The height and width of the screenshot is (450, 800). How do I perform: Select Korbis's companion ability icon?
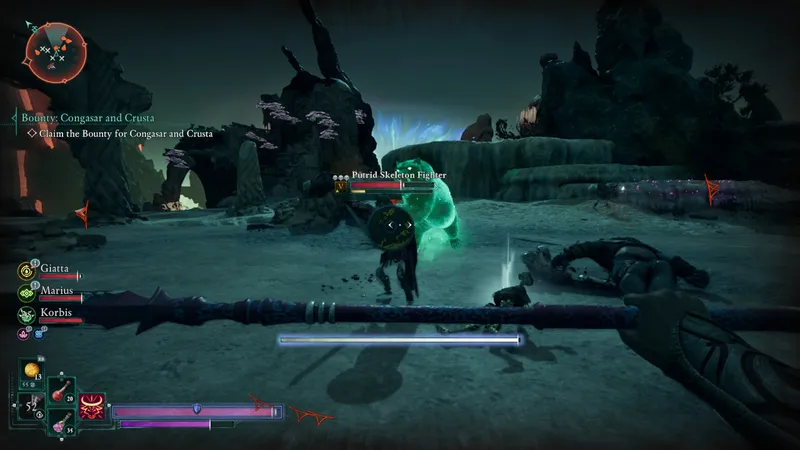(25, 313)
